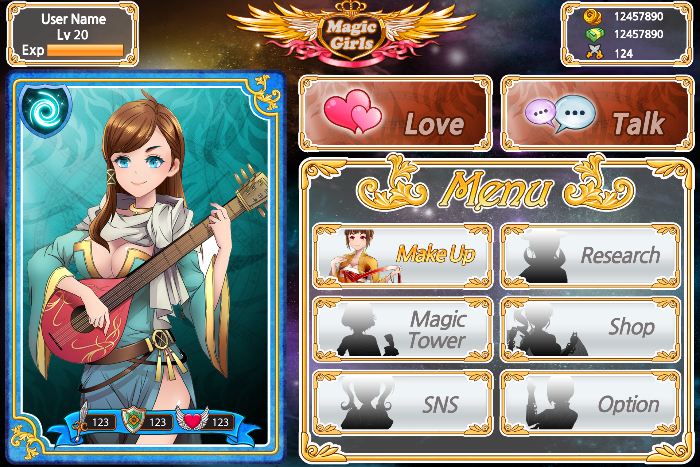Screen dimensions: 700x467
Task: Choose the SNS menu entry
Action: tap(402, 402)
